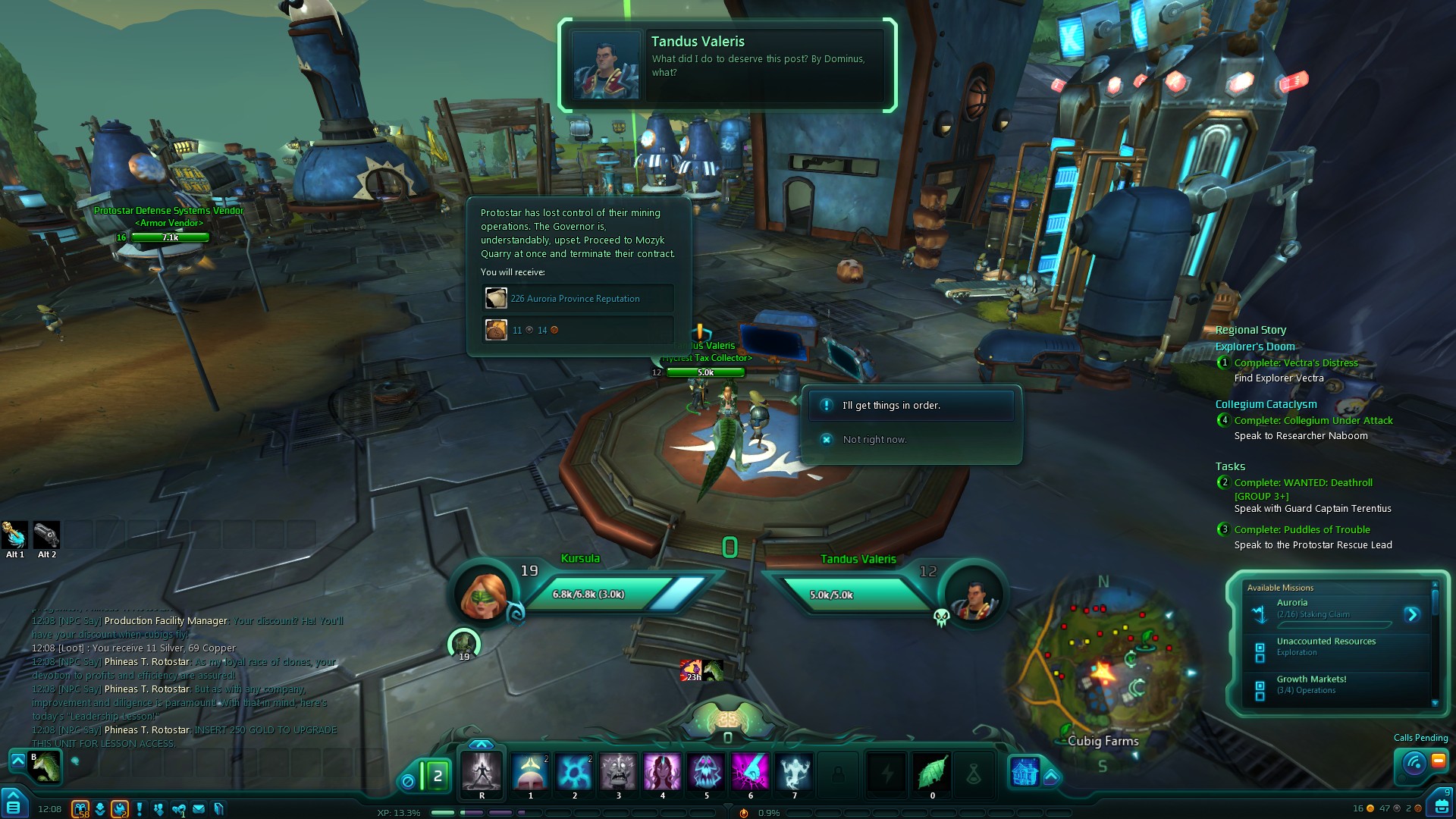Viewport: 1456px width, 819px height.
Task: Open the mail envelope icon
Action: click(199, 809)
